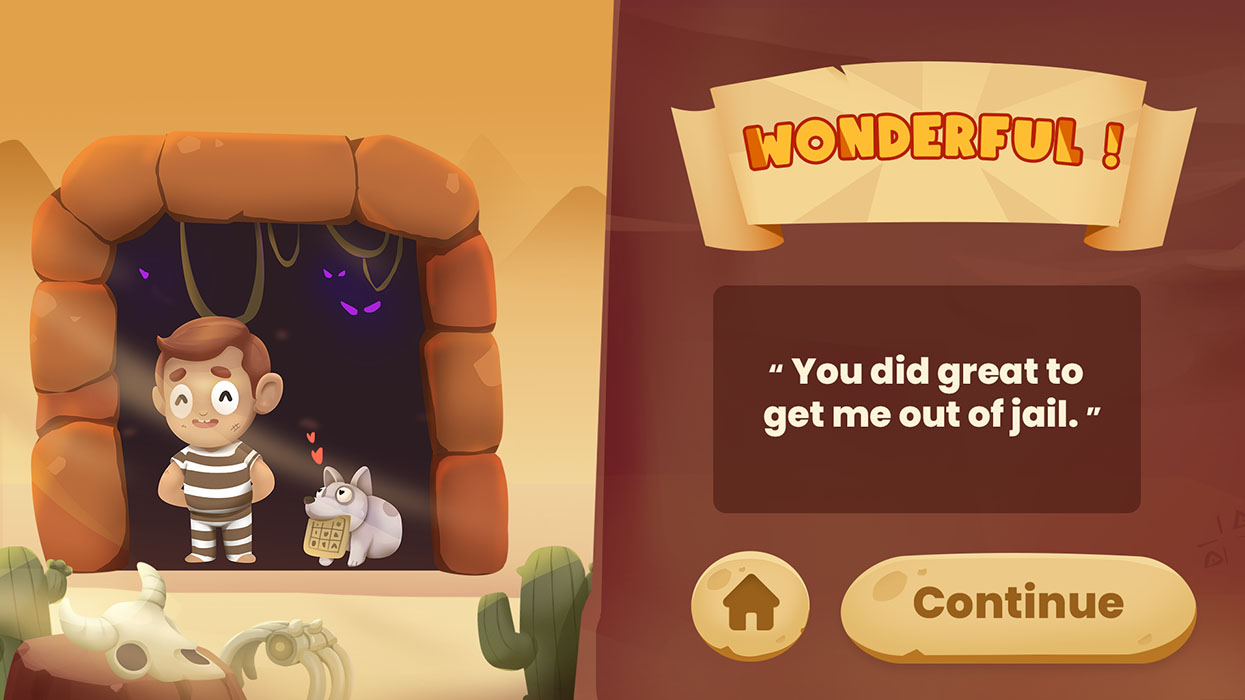Click the Continue button
Viewport: 1245px width, 700px height.
1017,603
